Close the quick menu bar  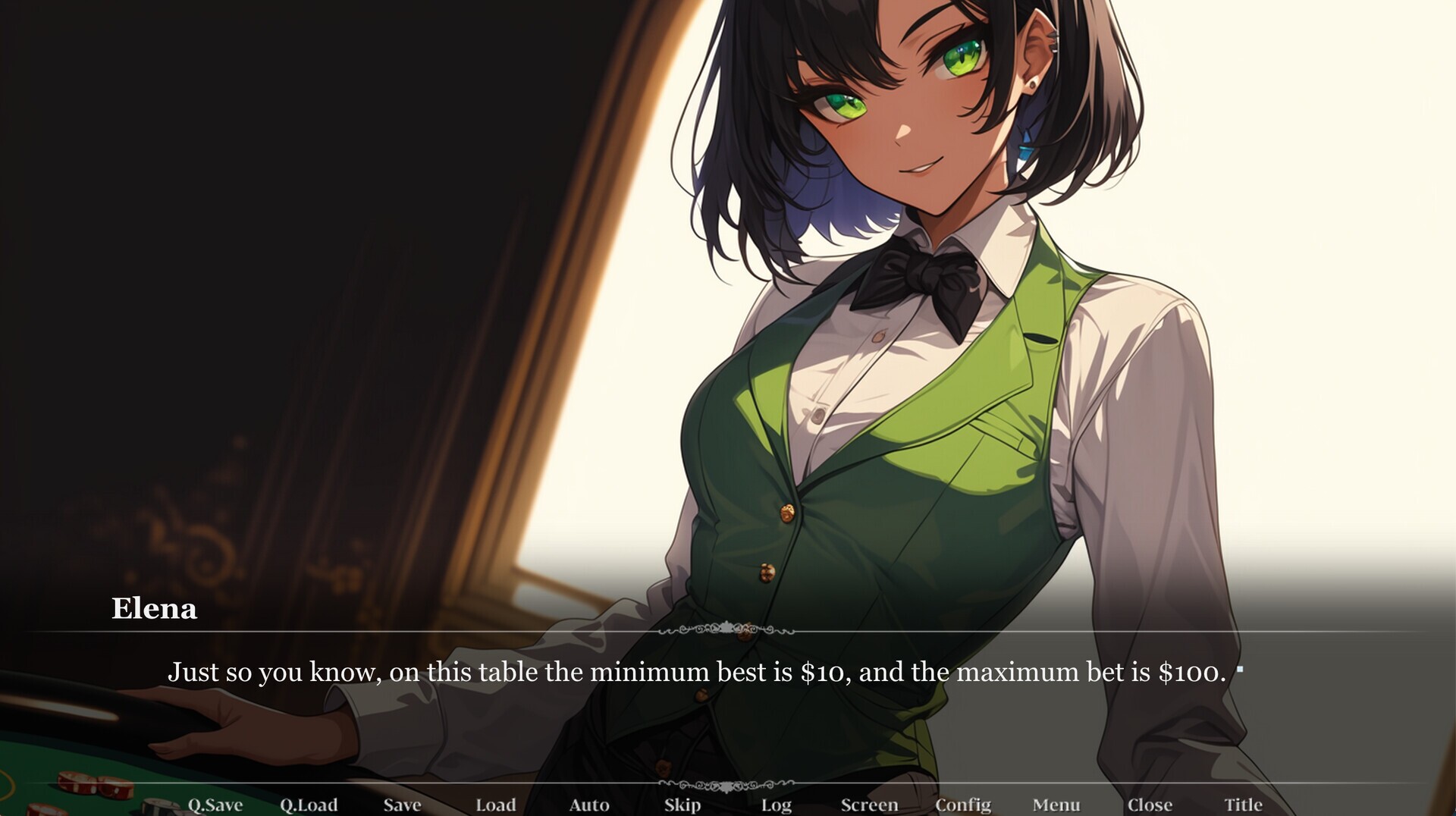(1151, 805)
